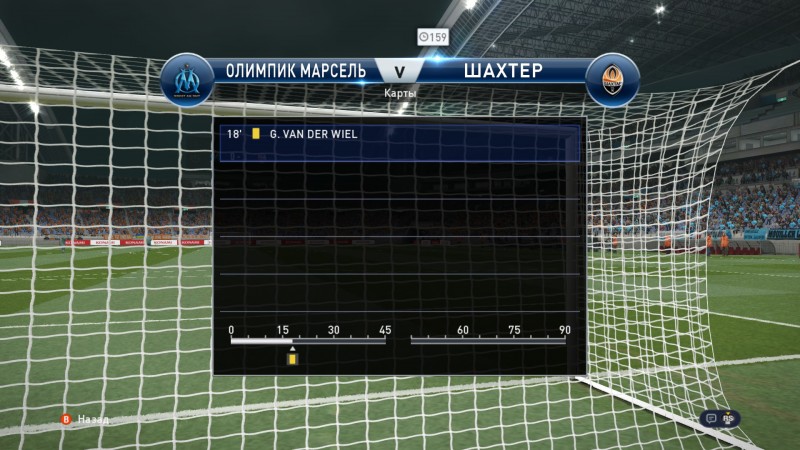Viewport: 800px width, 450px height.
Task: Click the yellow card marker under the timeline
Action: [x=293, y=357]
